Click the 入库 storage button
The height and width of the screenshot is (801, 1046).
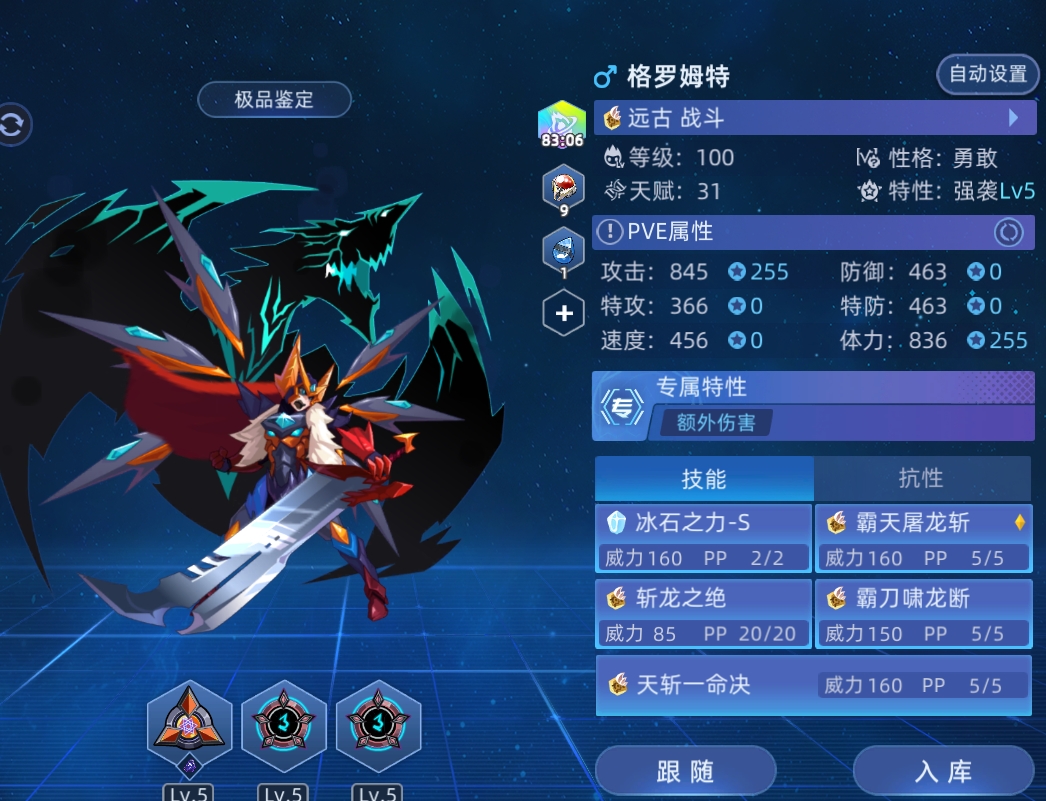pos(943,772)
